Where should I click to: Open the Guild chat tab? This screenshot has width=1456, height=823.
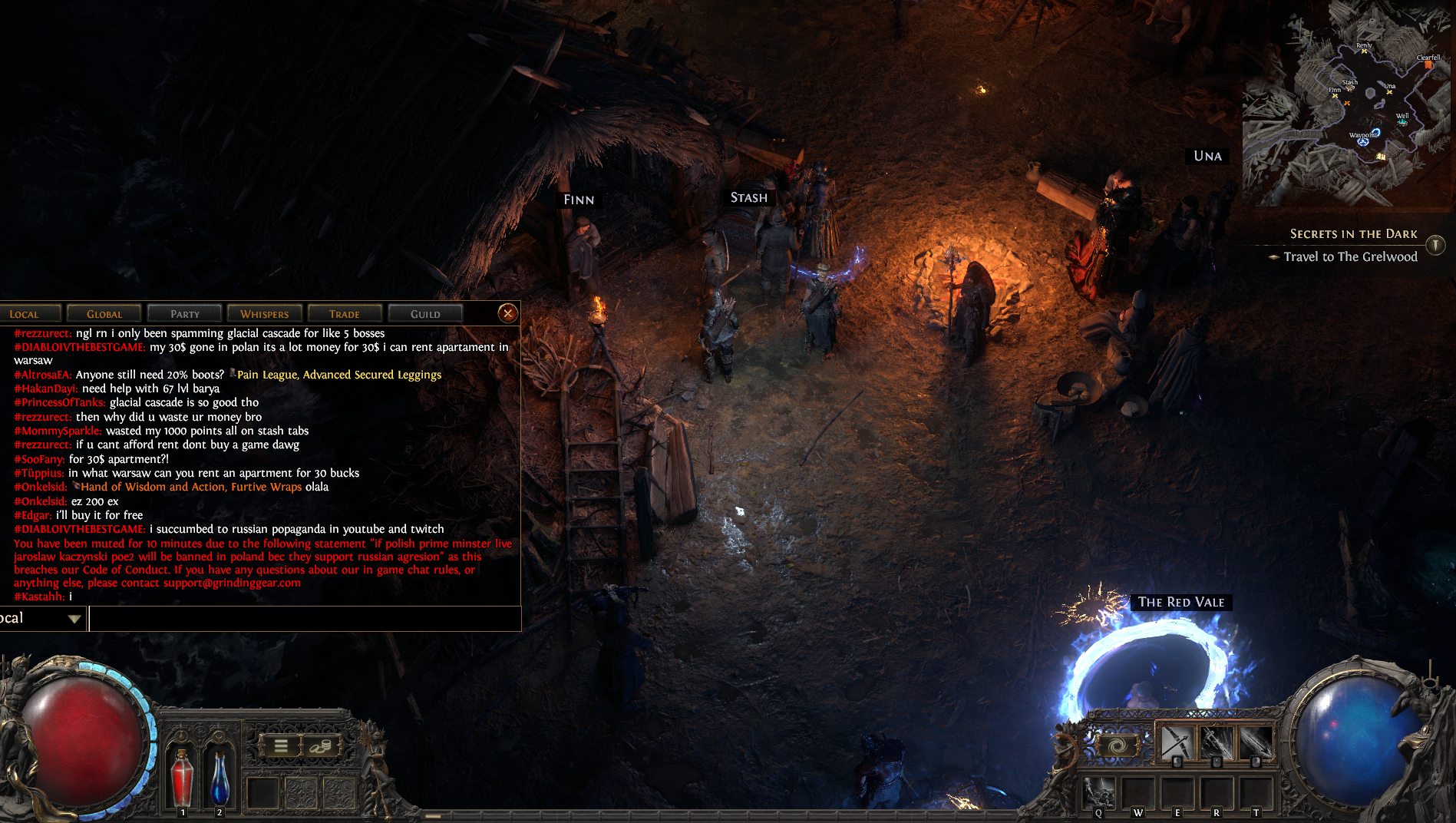point(425,314)
